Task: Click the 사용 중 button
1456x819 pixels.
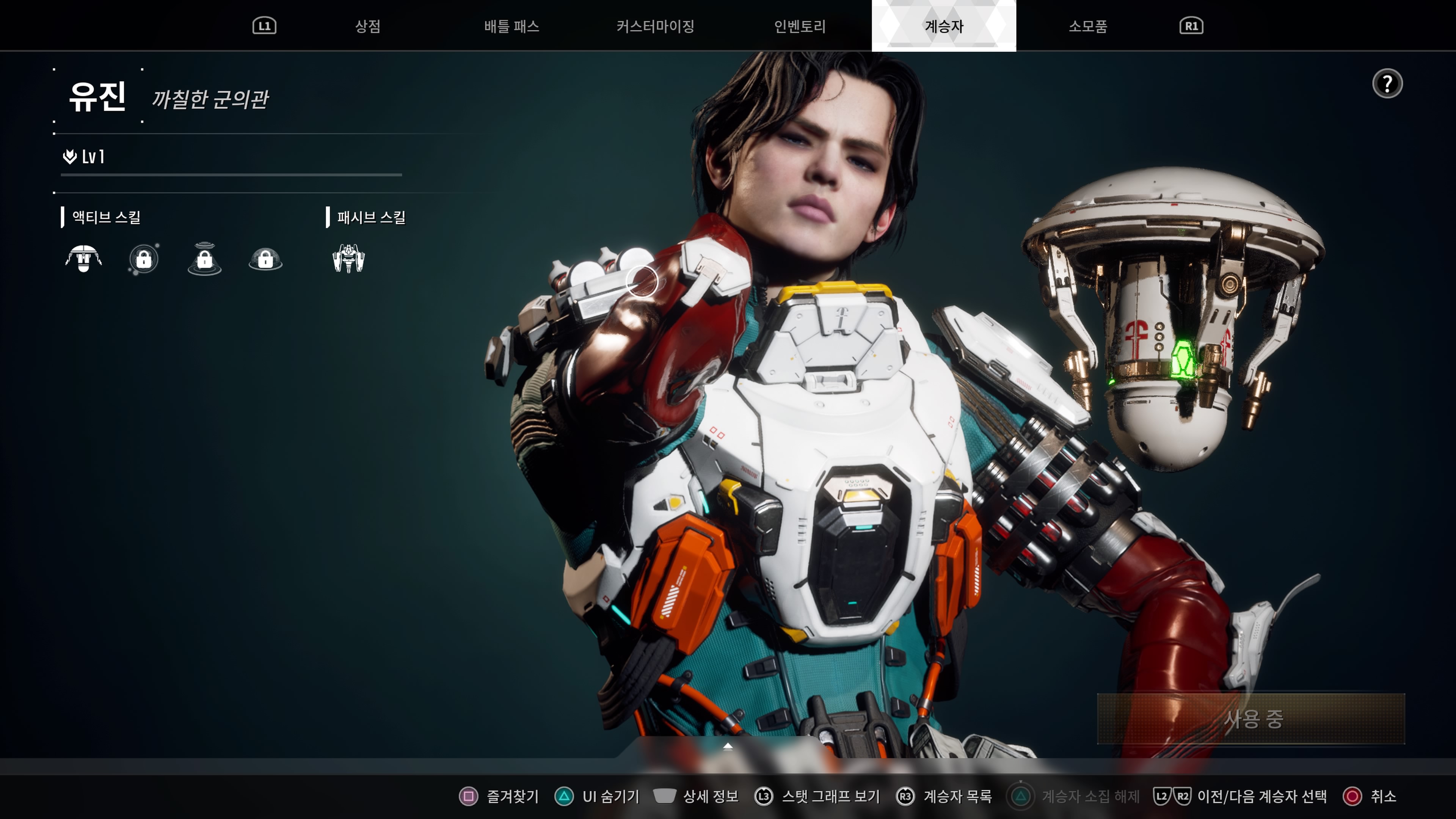Action: tap(1250, 719)
